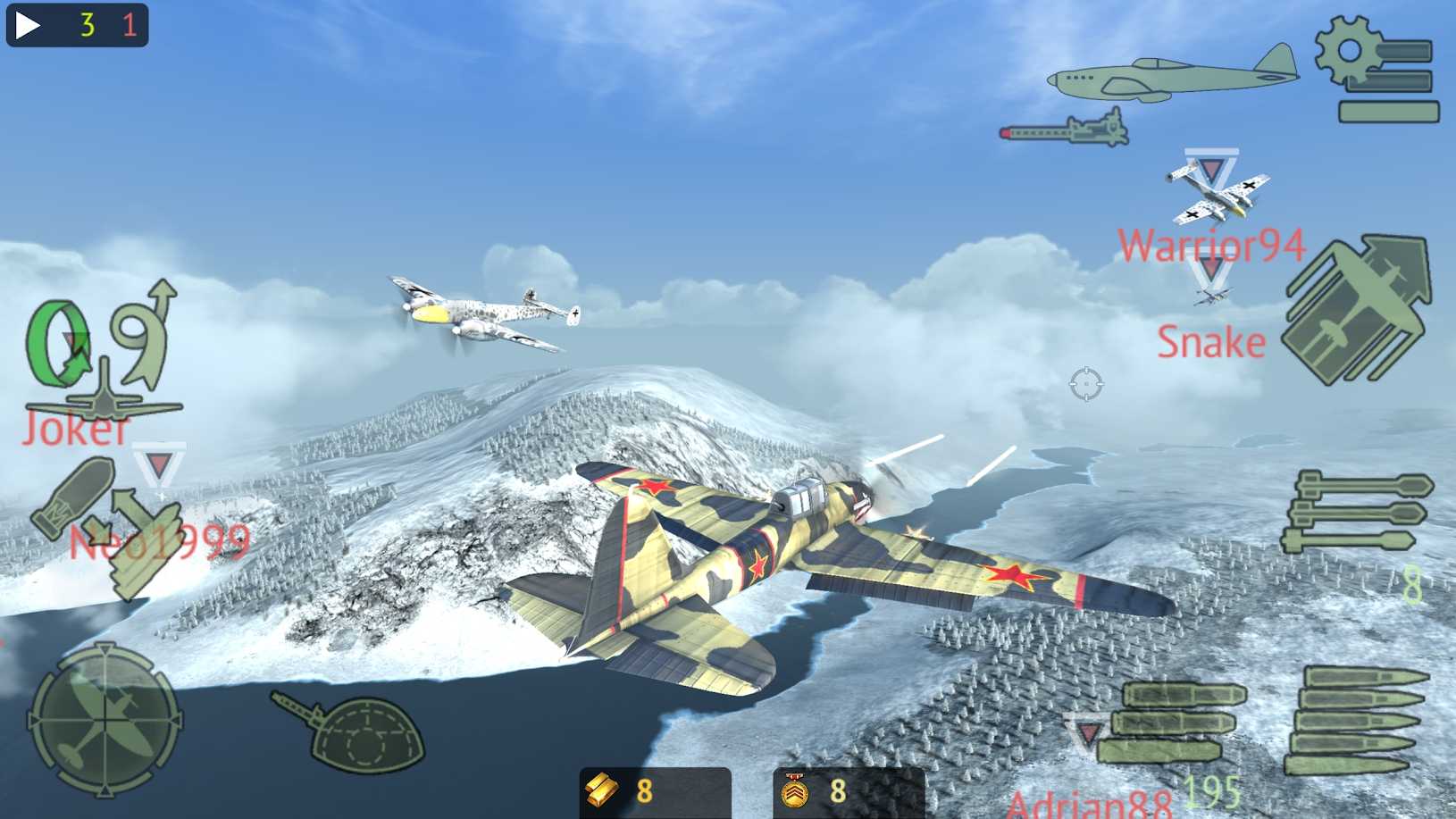Adjust the bar below the settings gear
Viewport: 1456px width, 819px height.
[x=1391, y=112]
